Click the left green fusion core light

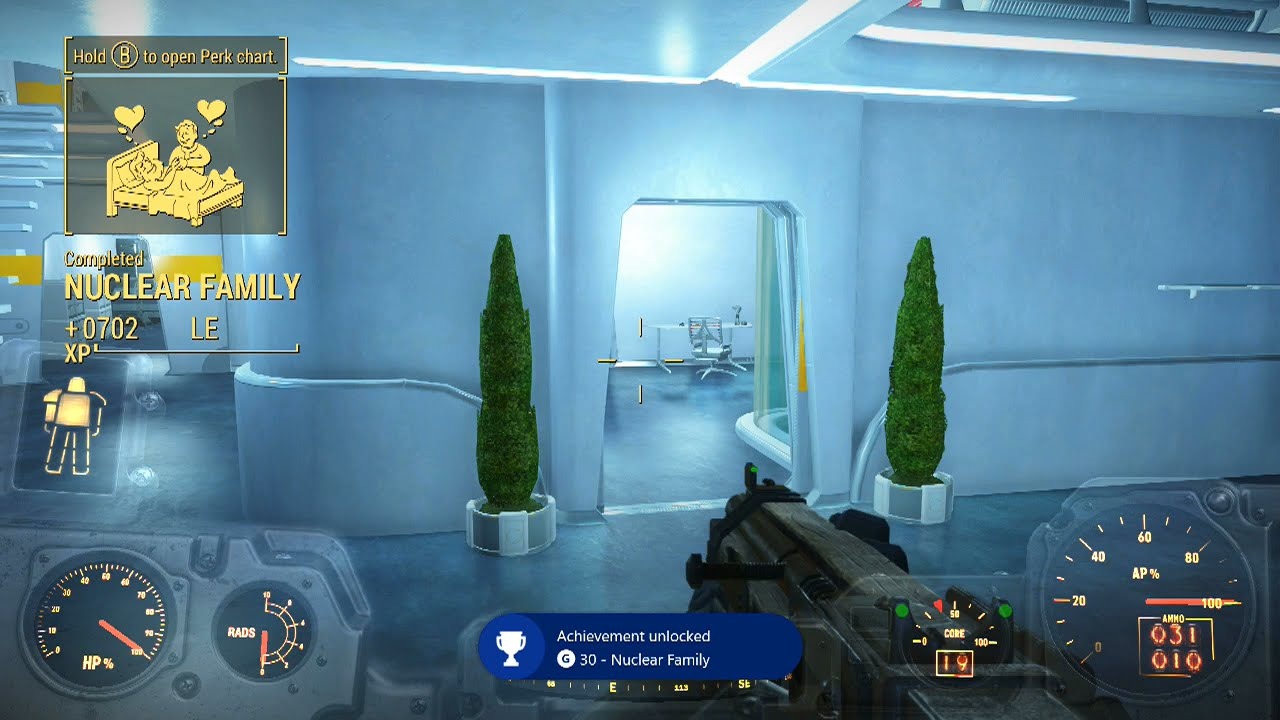pyautogui.click(x=902, y=610)
